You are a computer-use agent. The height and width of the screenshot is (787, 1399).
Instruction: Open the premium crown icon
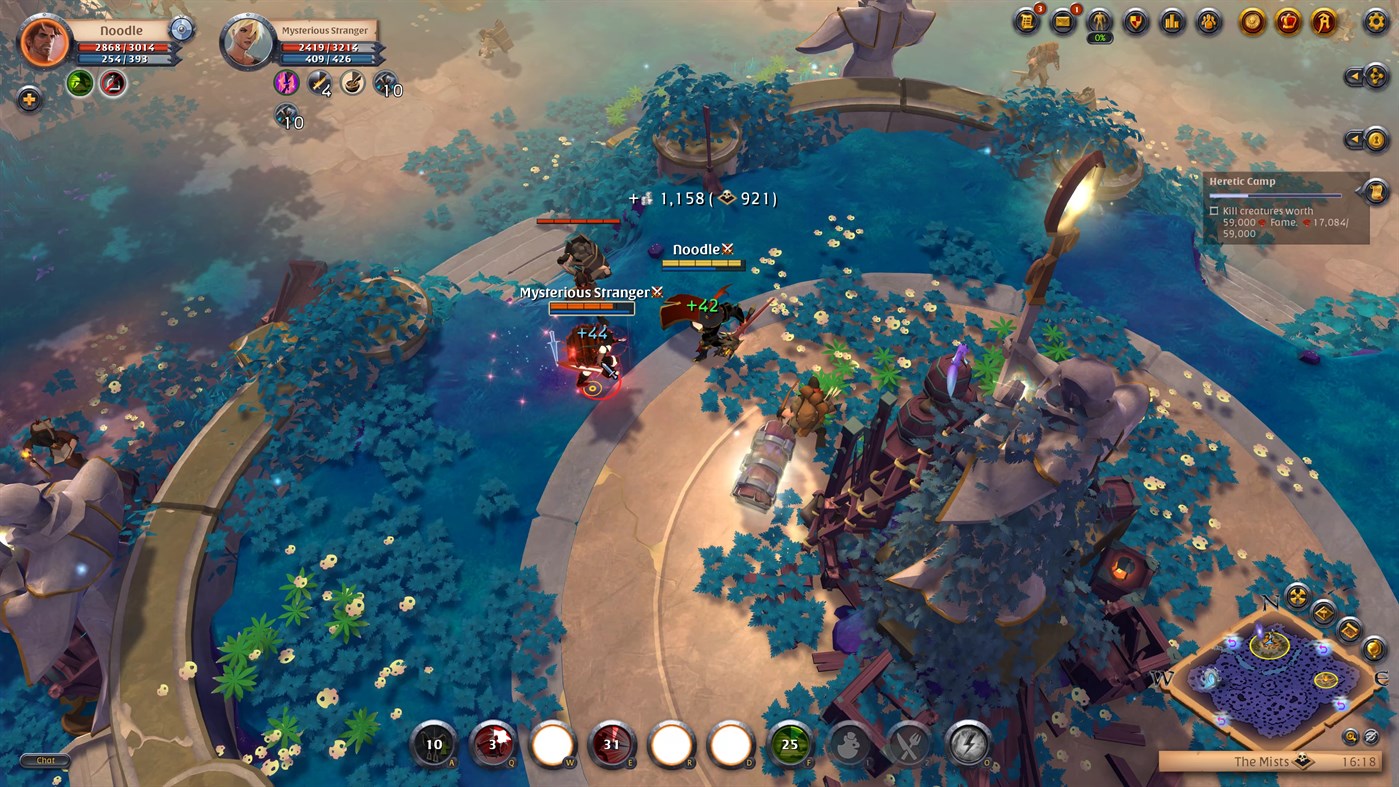coord(1289,22)
